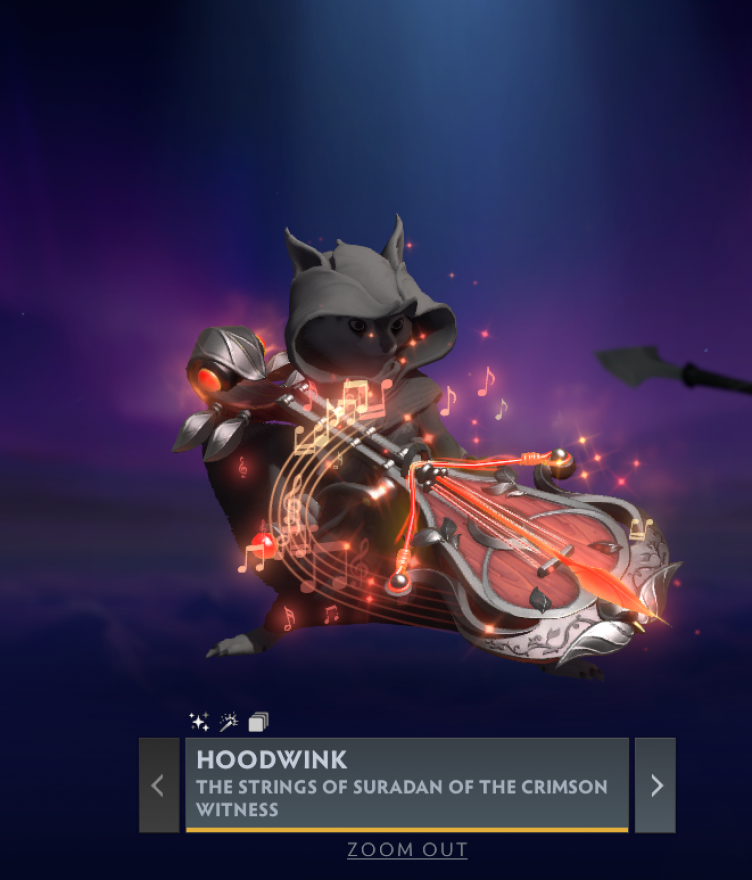
Task: Click the magic wand icon
Action: 228,721
